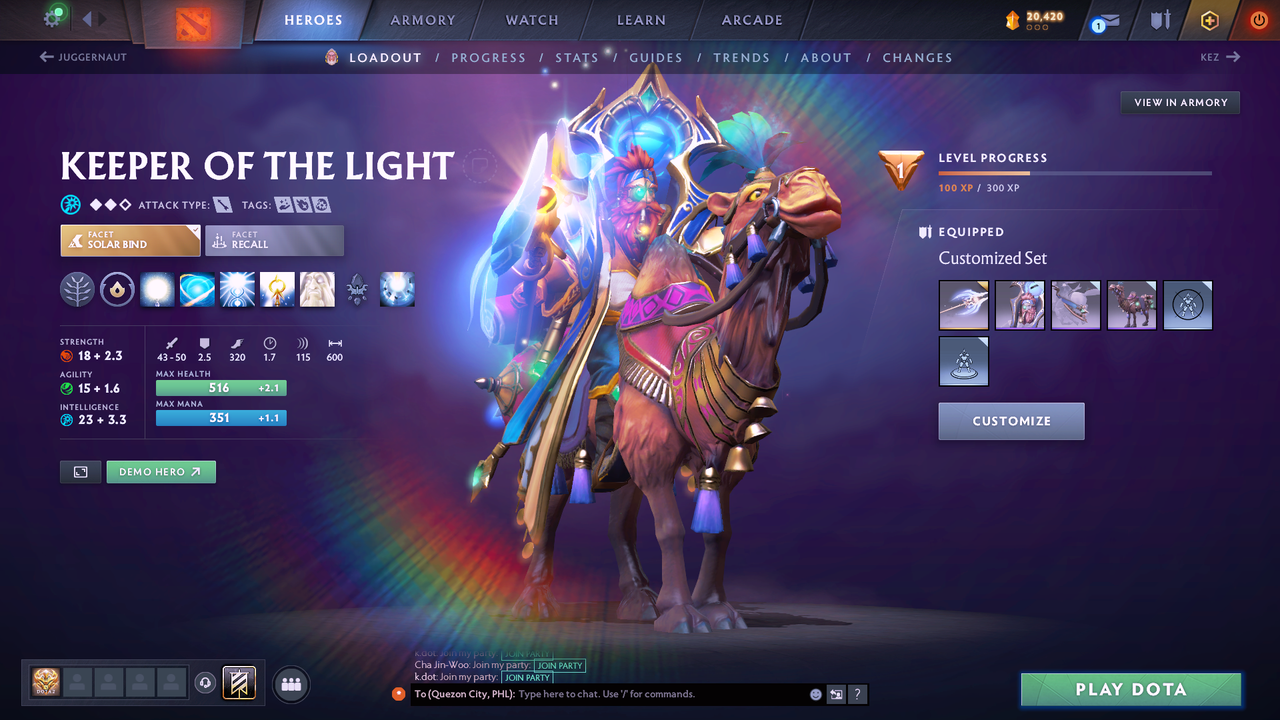Switch to the STATS tab
This screenshot has height=720, width=1280.
[577, 57]
